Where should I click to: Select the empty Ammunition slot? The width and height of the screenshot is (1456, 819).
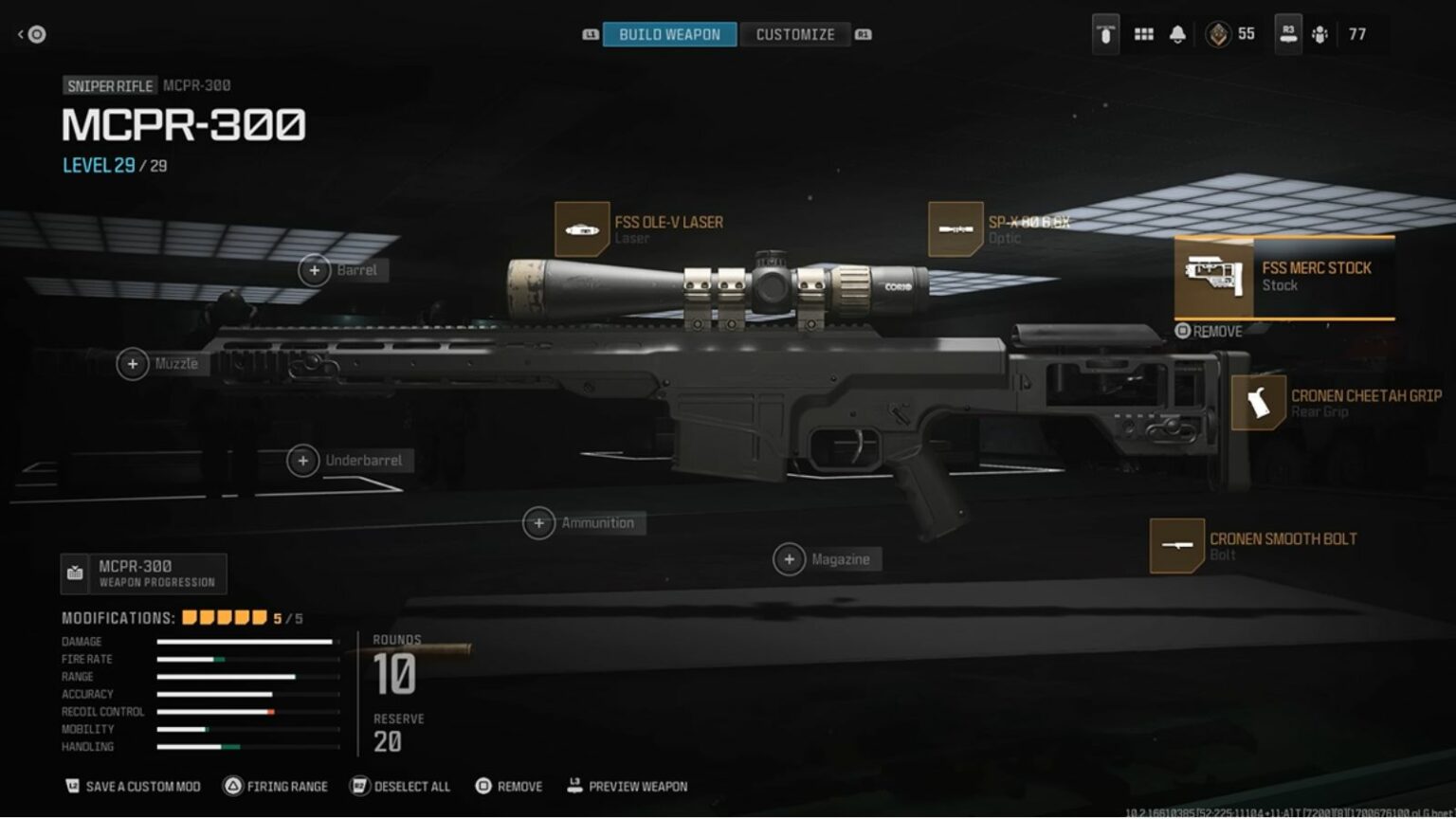tap(538, 523)
